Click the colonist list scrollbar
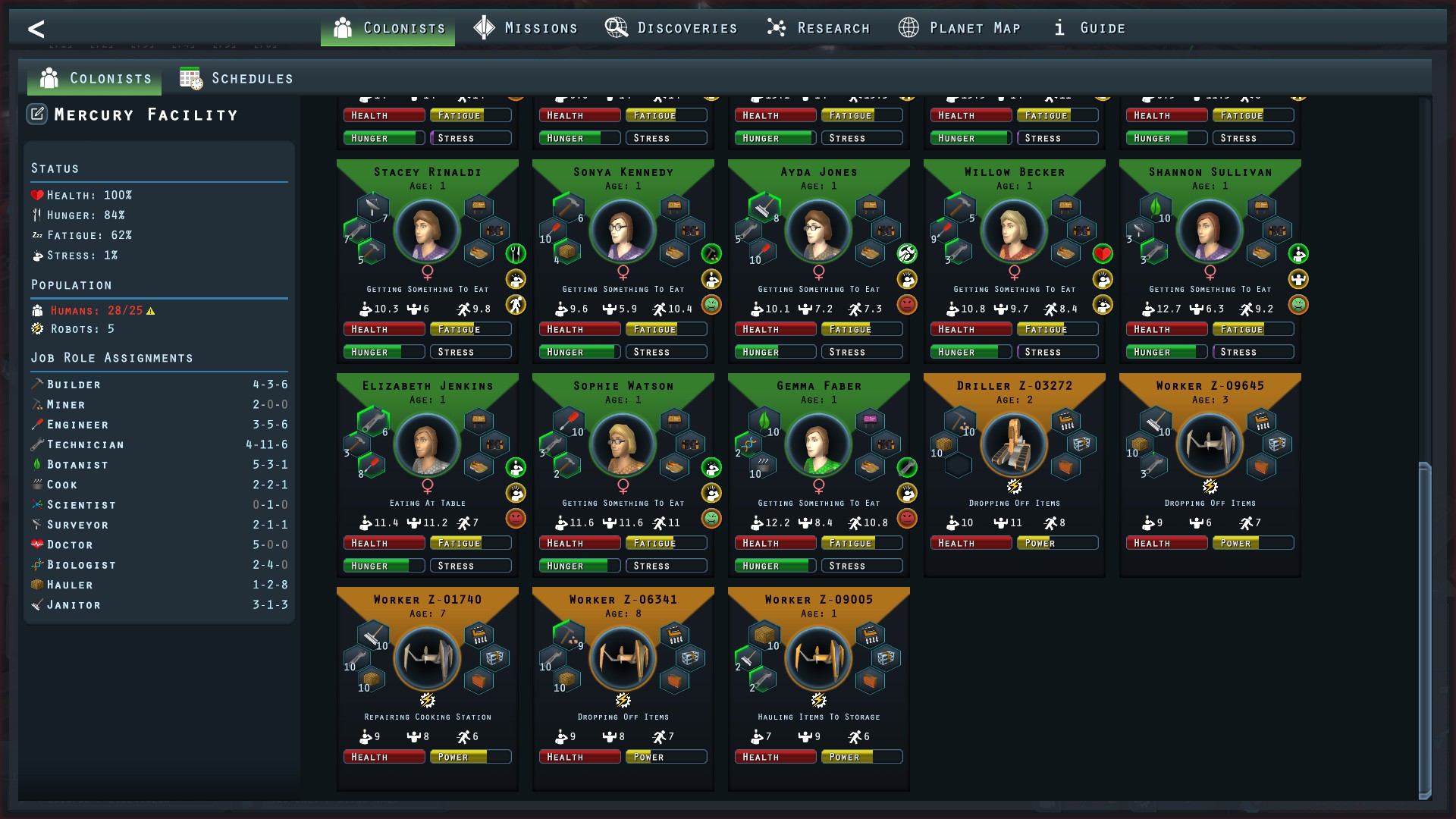Screen dimensions: 1456x819 (x=1424, y=629)
